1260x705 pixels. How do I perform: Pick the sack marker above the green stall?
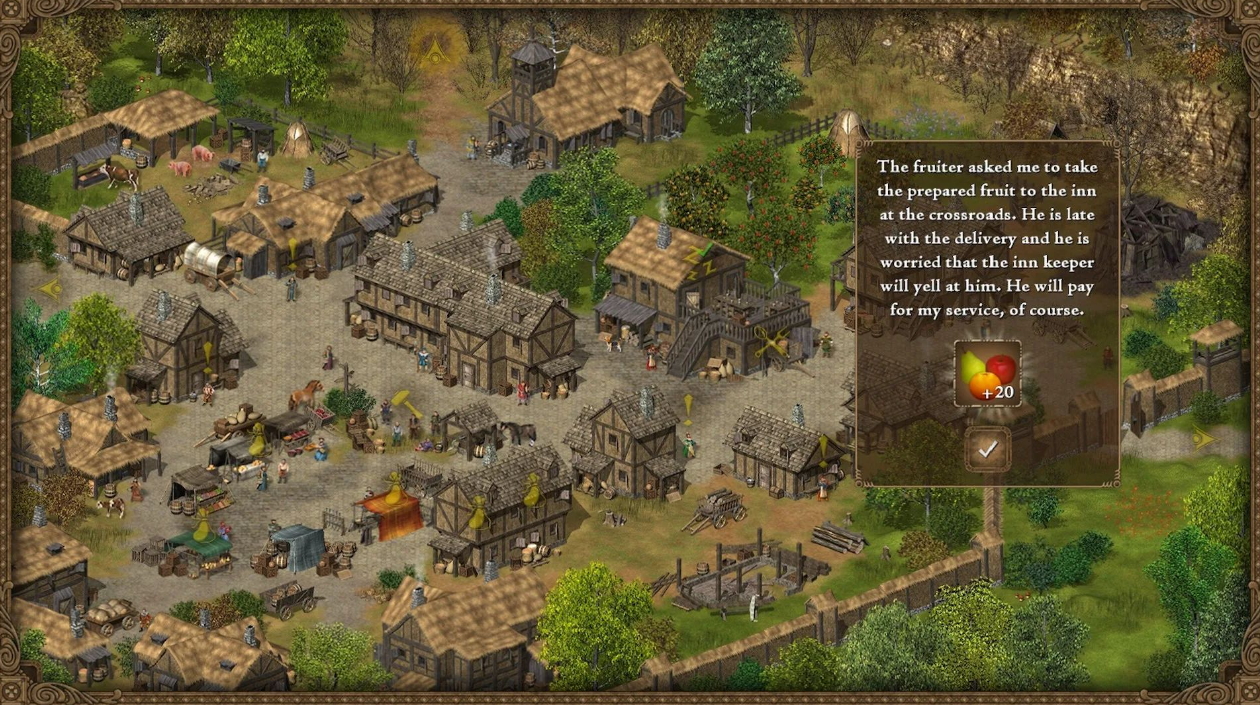coord(203,527)
